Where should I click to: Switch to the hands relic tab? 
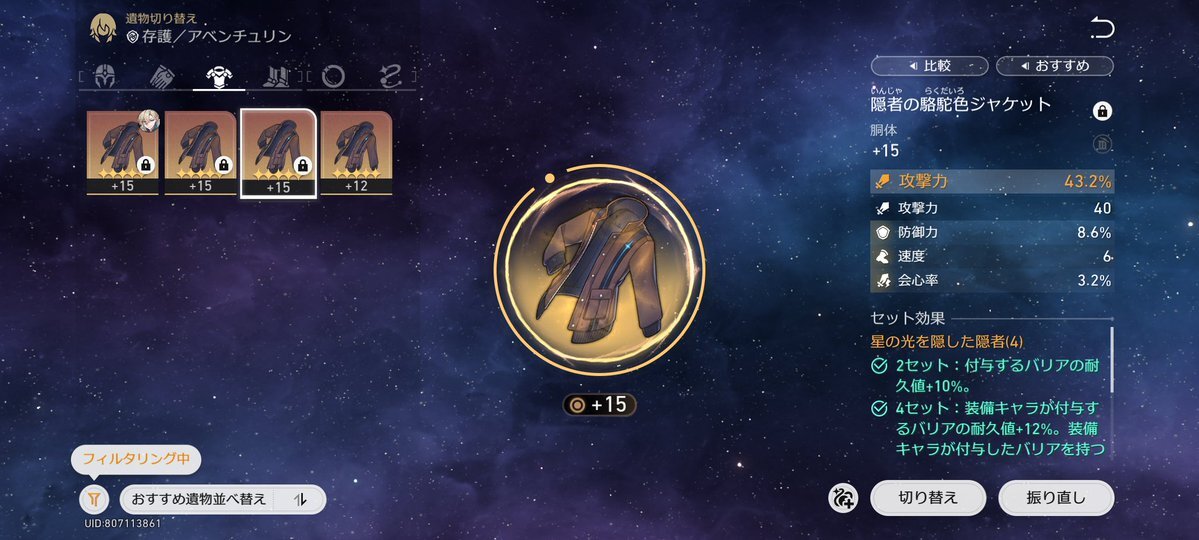[161, 76]
